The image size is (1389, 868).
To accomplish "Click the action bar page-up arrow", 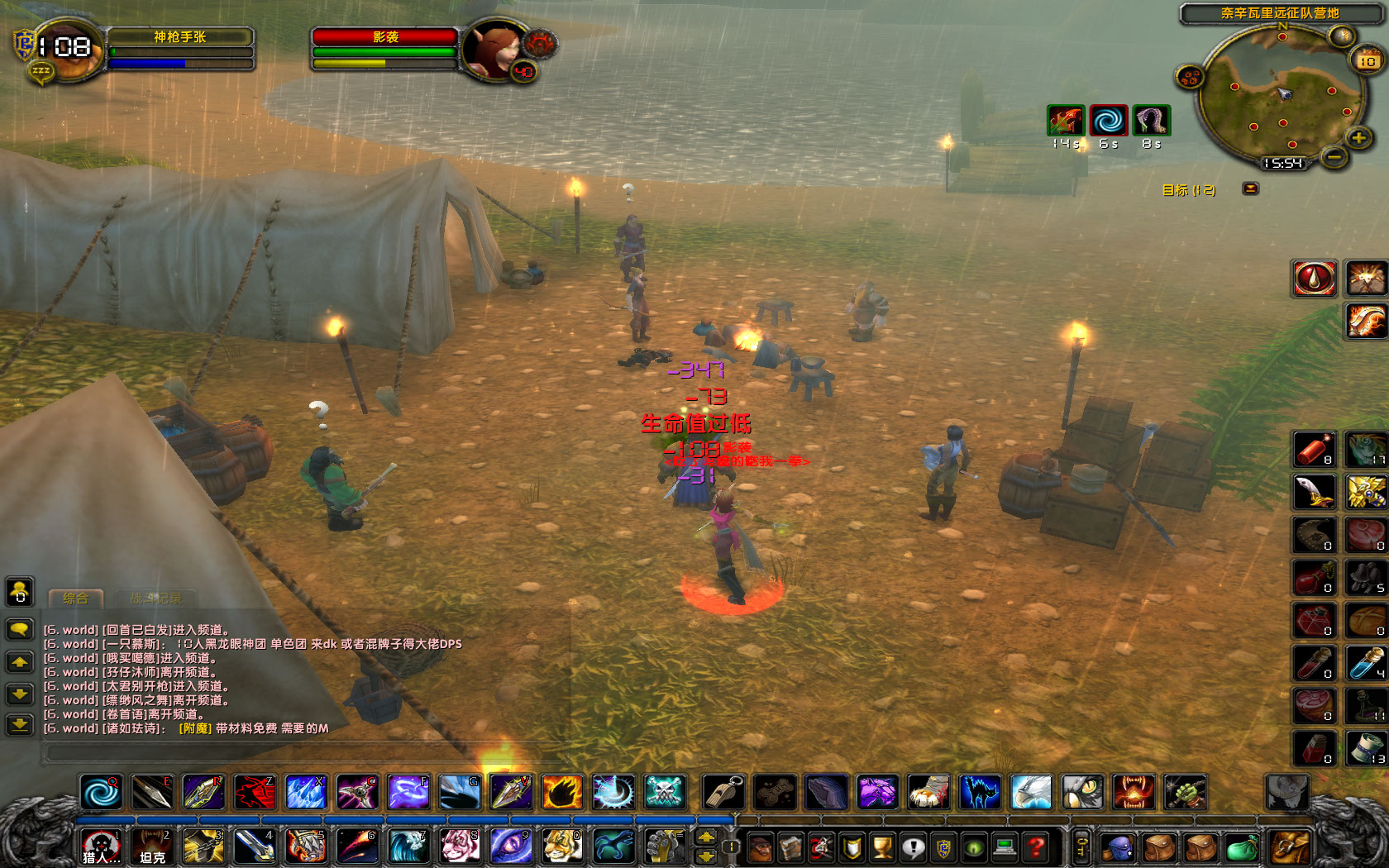I will (x=705, y=837).
